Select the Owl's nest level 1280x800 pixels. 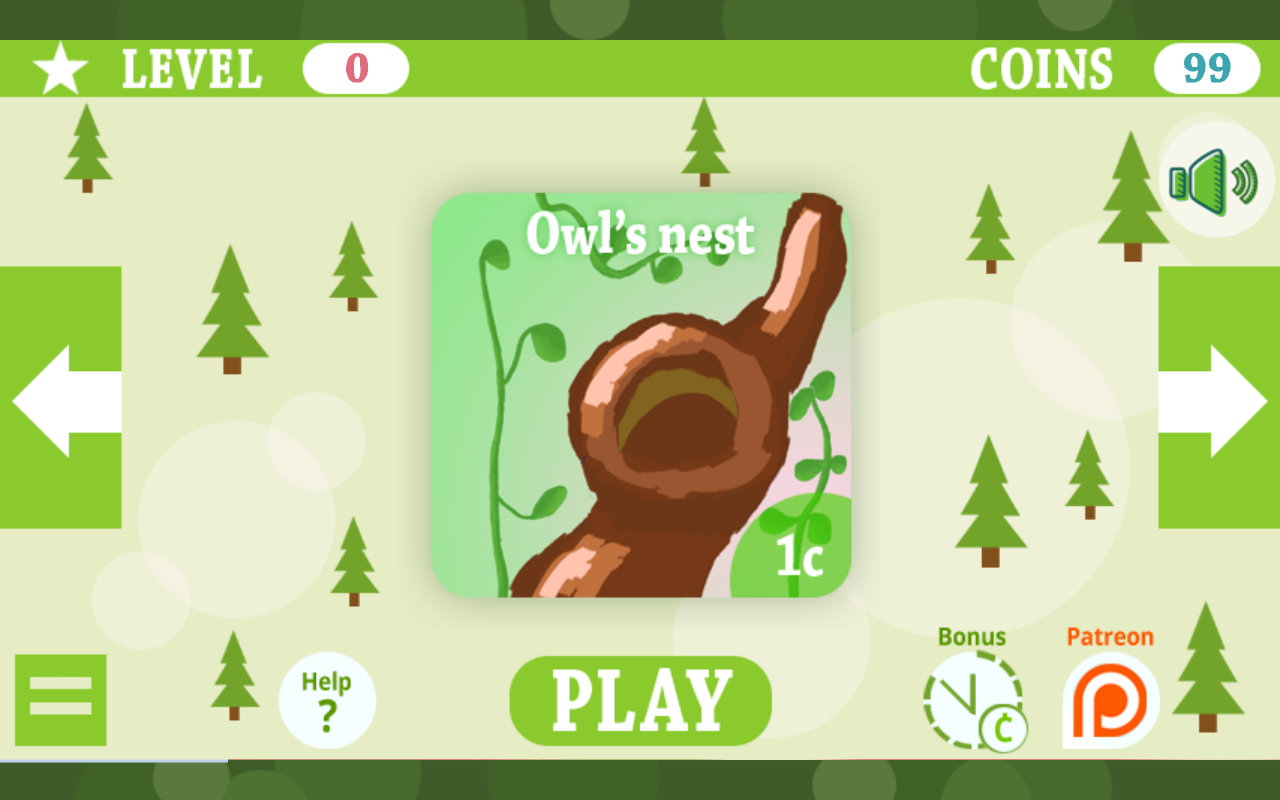coord(640,400)
